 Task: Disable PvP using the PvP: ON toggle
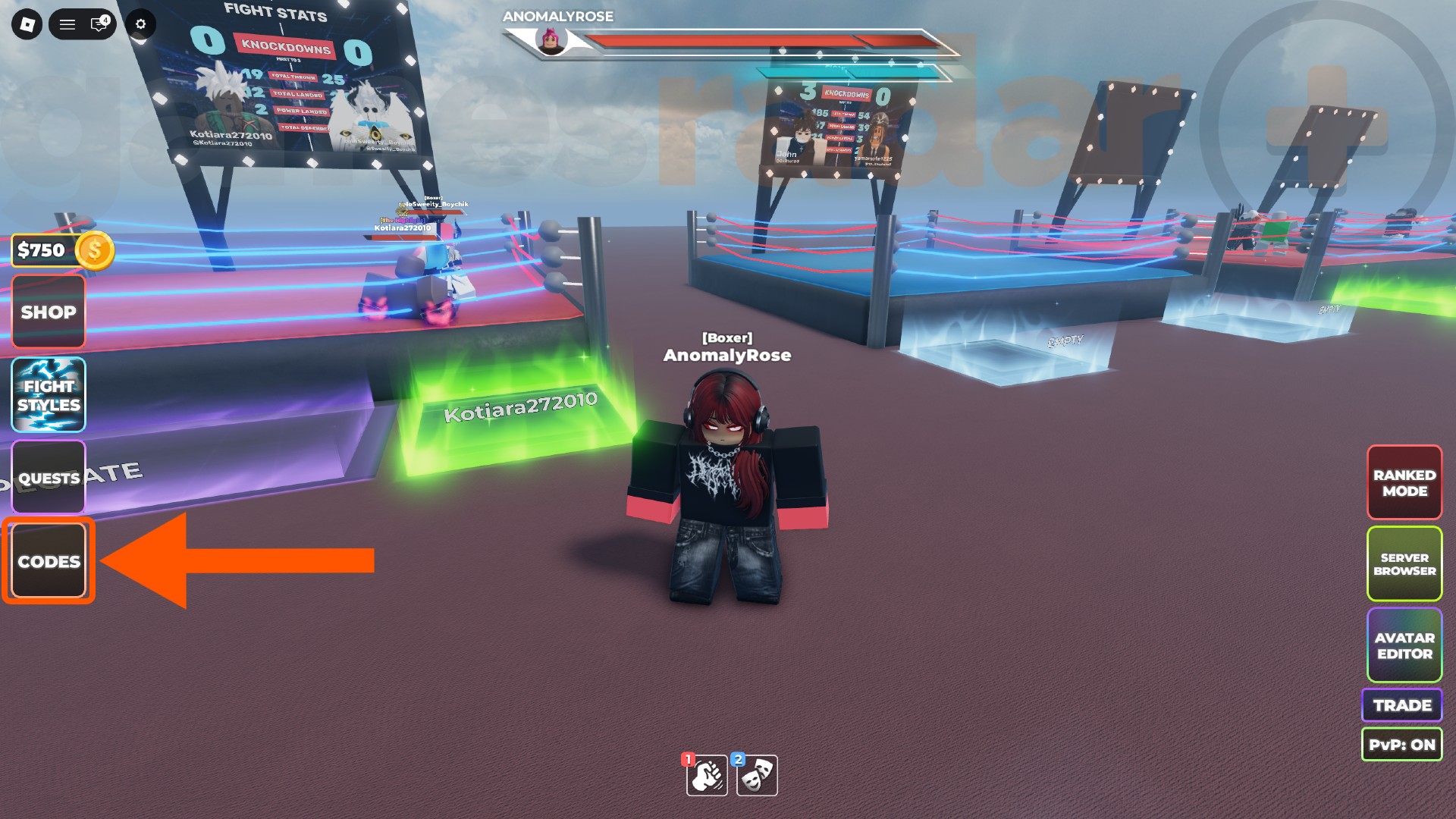point(1402,745)
